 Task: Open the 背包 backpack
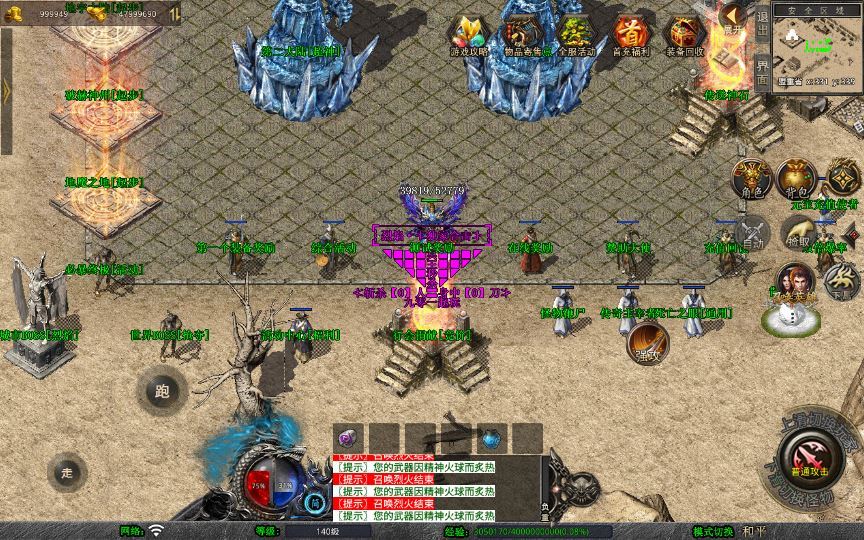796,179
